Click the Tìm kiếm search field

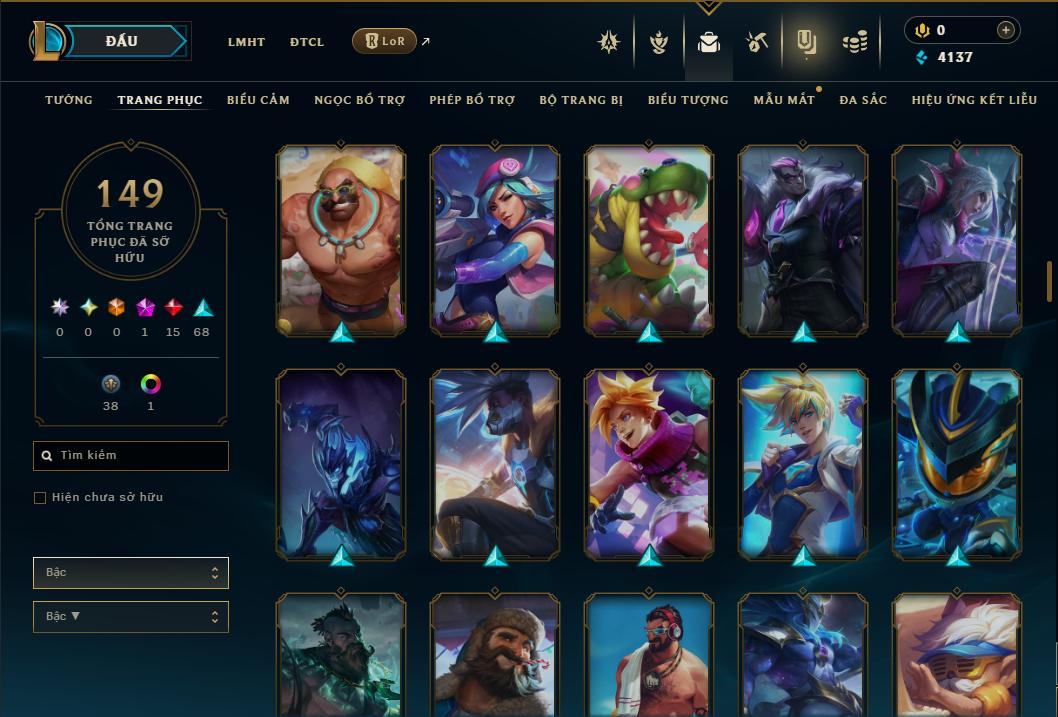[131, 456]
